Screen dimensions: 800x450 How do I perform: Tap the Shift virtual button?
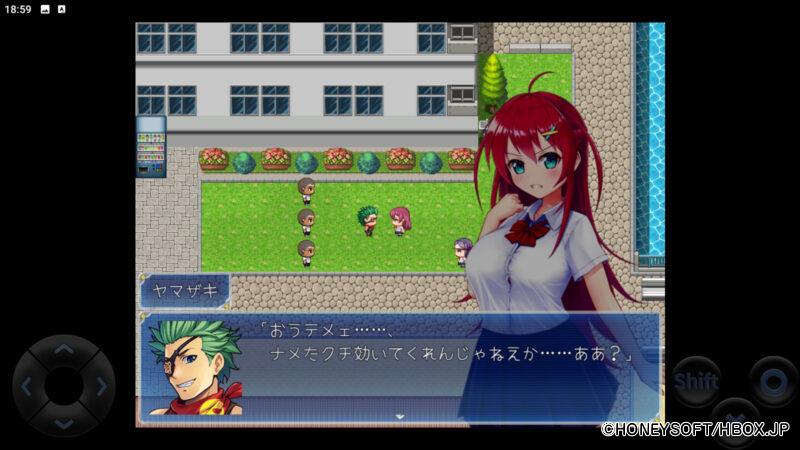coord(695,381)
